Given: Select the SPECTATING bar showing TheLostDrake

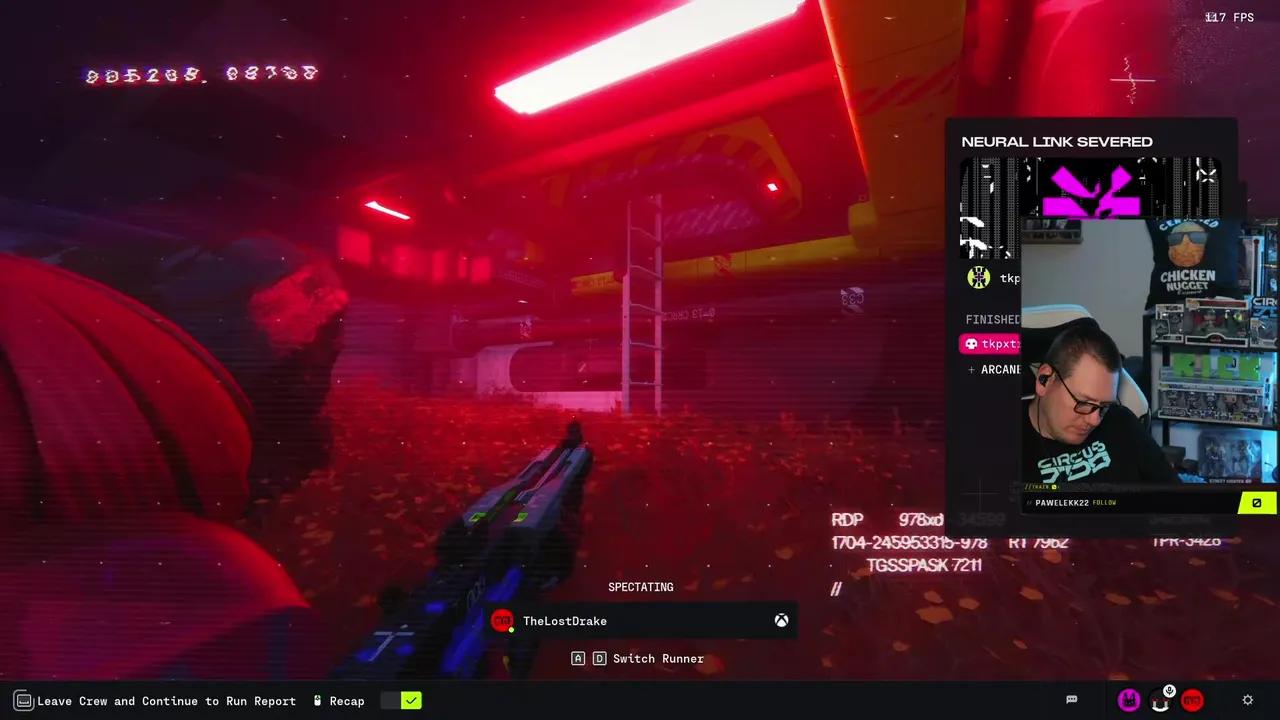Looking at the screenshot, I should (640, 620).
